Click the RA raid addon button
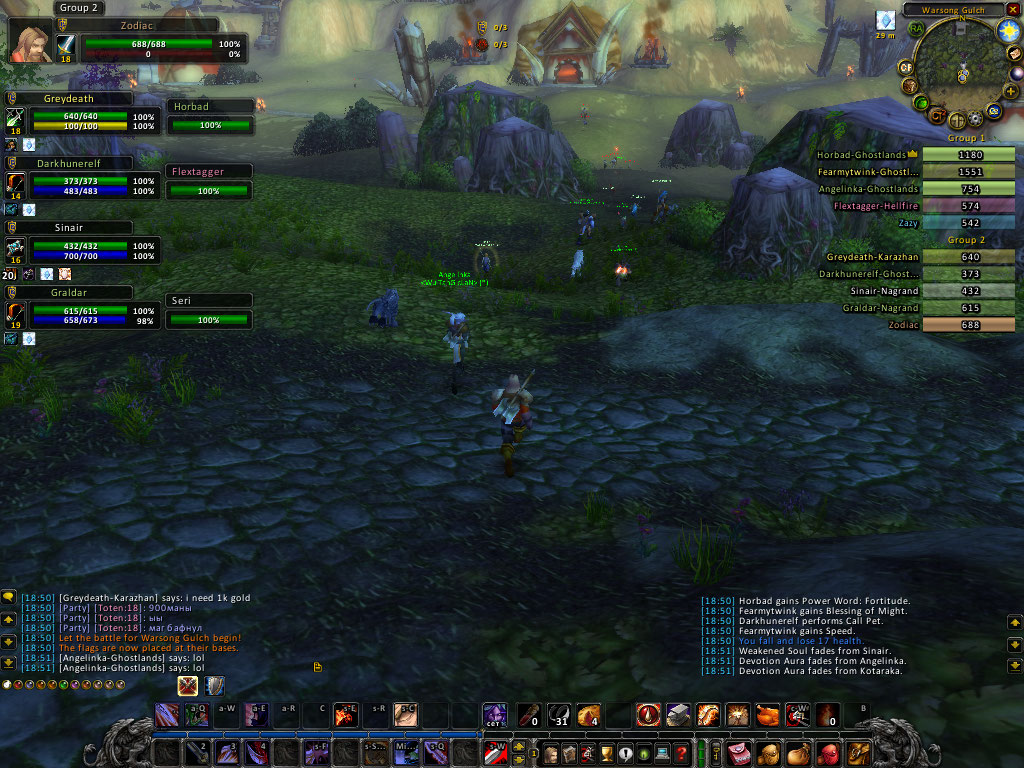This screenshot has height=768, width=1024. click(x=916, y=28)
